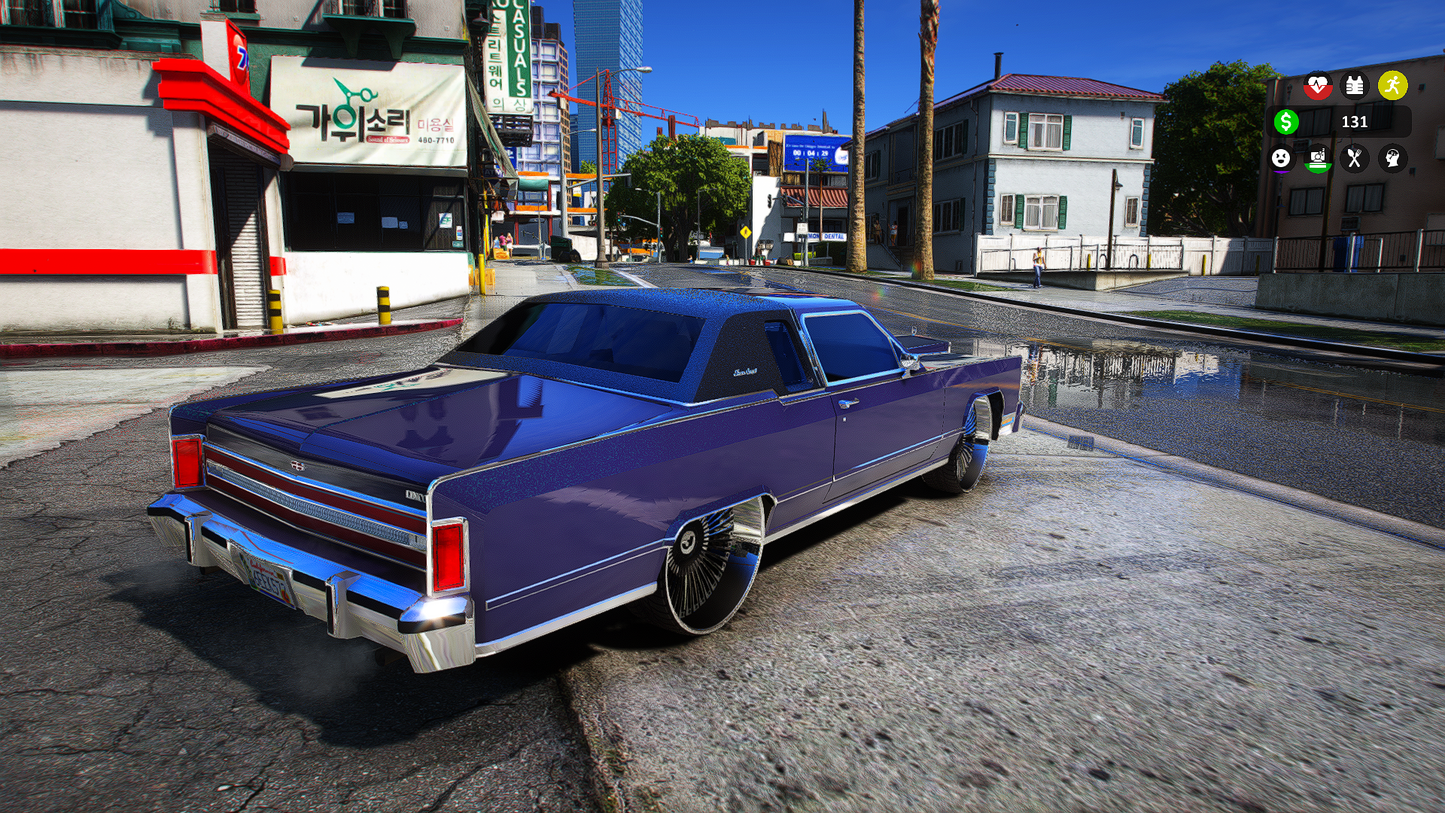The width and height of the screenshot is (1445, 813).
Task: Click the armor vest icon
Action: click(1354, 86)
